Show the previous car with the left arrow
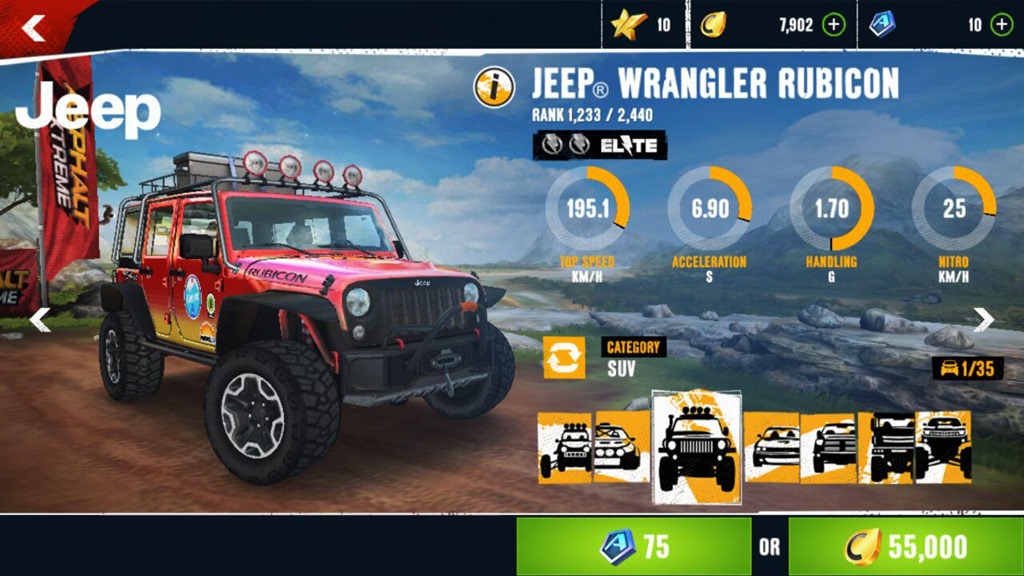The width and height of the screenshot is (1024, 576). (40, 320)
